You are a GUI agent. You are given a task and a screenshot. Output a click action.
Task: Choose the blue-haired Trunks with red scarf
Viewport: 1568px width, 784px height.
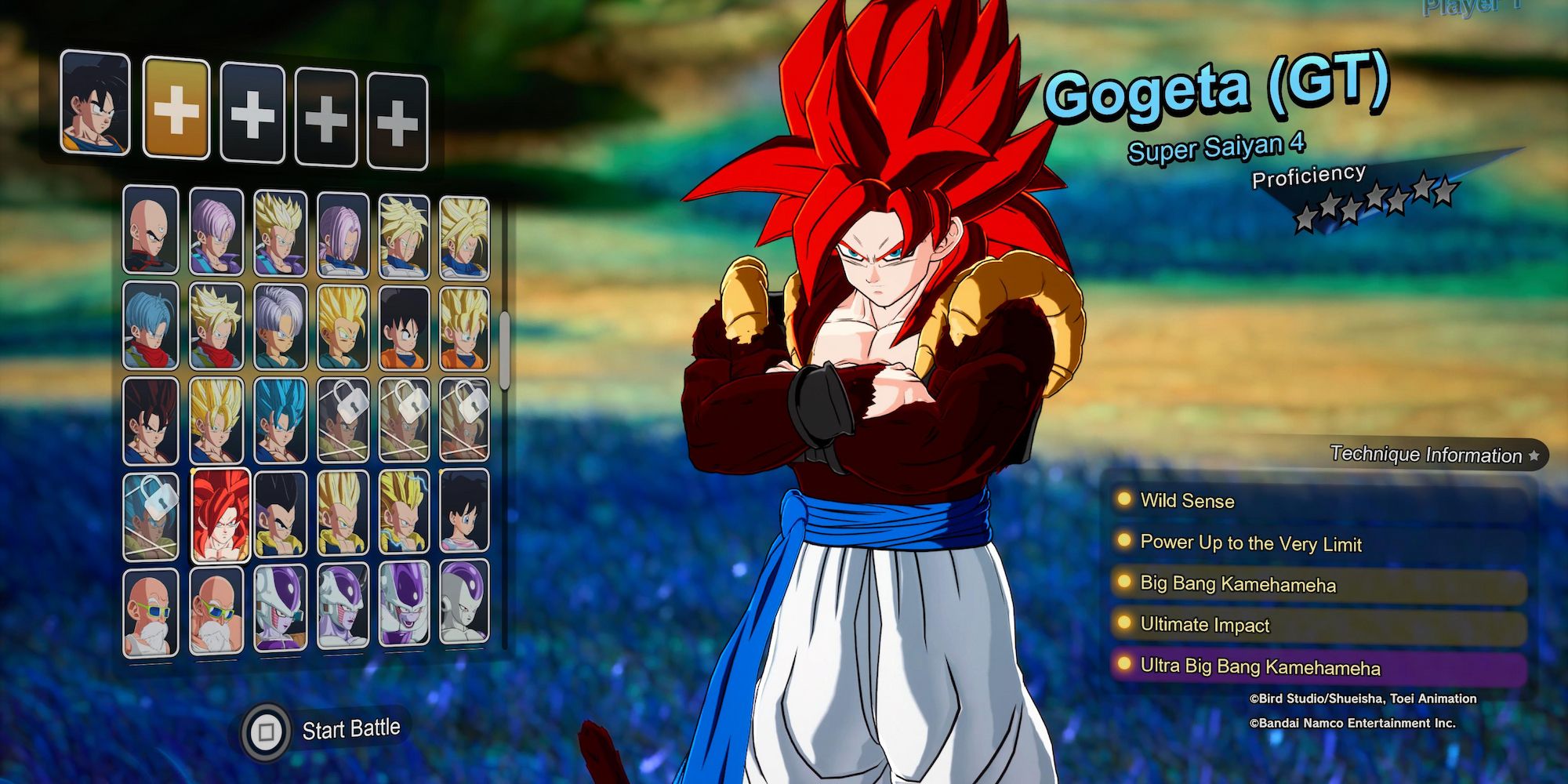point(151,326)
